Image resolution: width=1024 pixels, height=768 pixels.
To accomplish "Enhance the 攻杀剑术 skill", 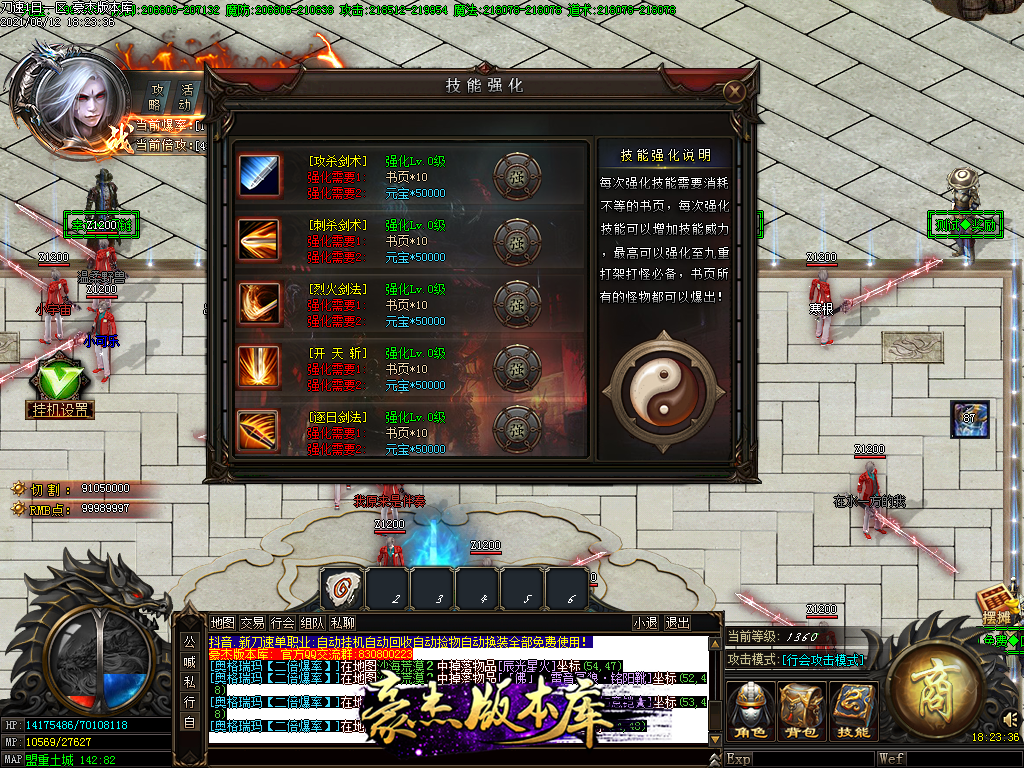I will 517,176.
